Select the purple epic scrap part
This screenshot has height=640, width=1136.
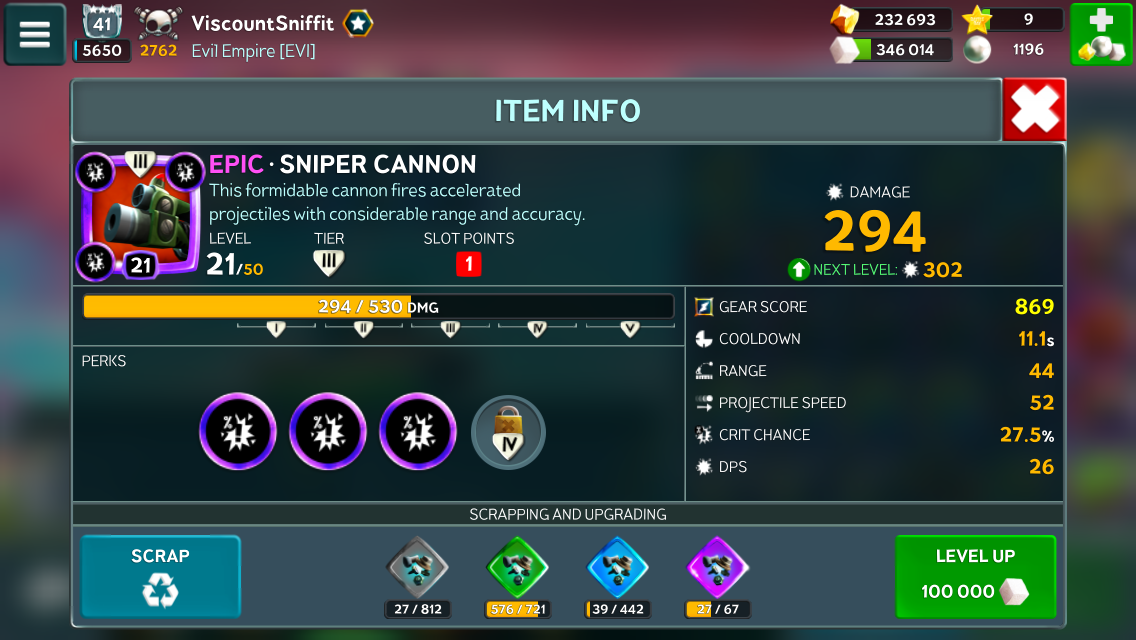click(718, 568)
